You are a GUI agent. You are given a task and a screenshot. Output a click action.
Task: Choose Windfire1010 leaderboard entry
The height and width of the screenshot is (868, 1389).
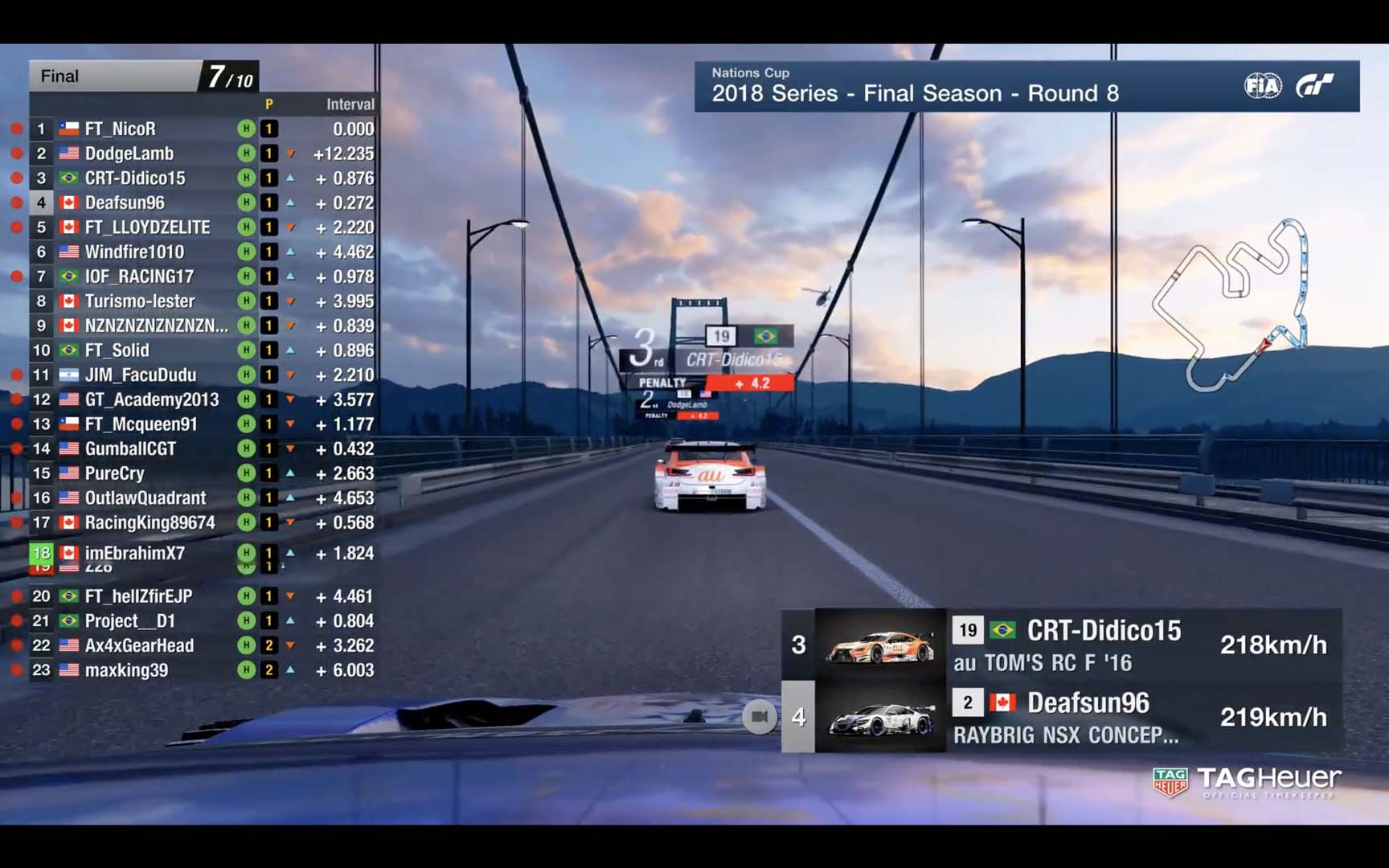[x=134, y=252]
